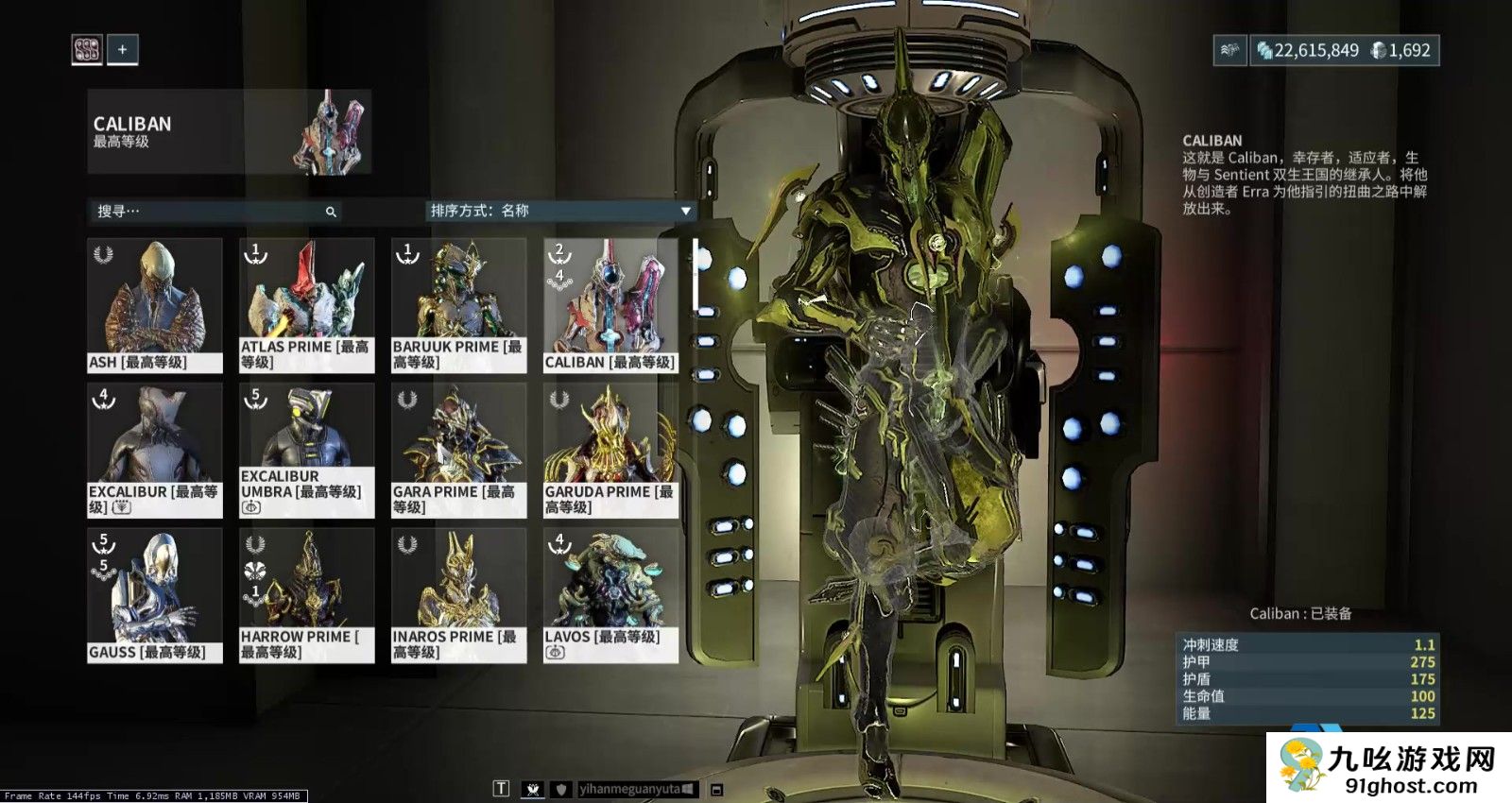Image resolution: width=1512 pixels, height=803 pixels.
Task: Choose the Atlas Prime warframe
Action: click(x=306, y=304)
